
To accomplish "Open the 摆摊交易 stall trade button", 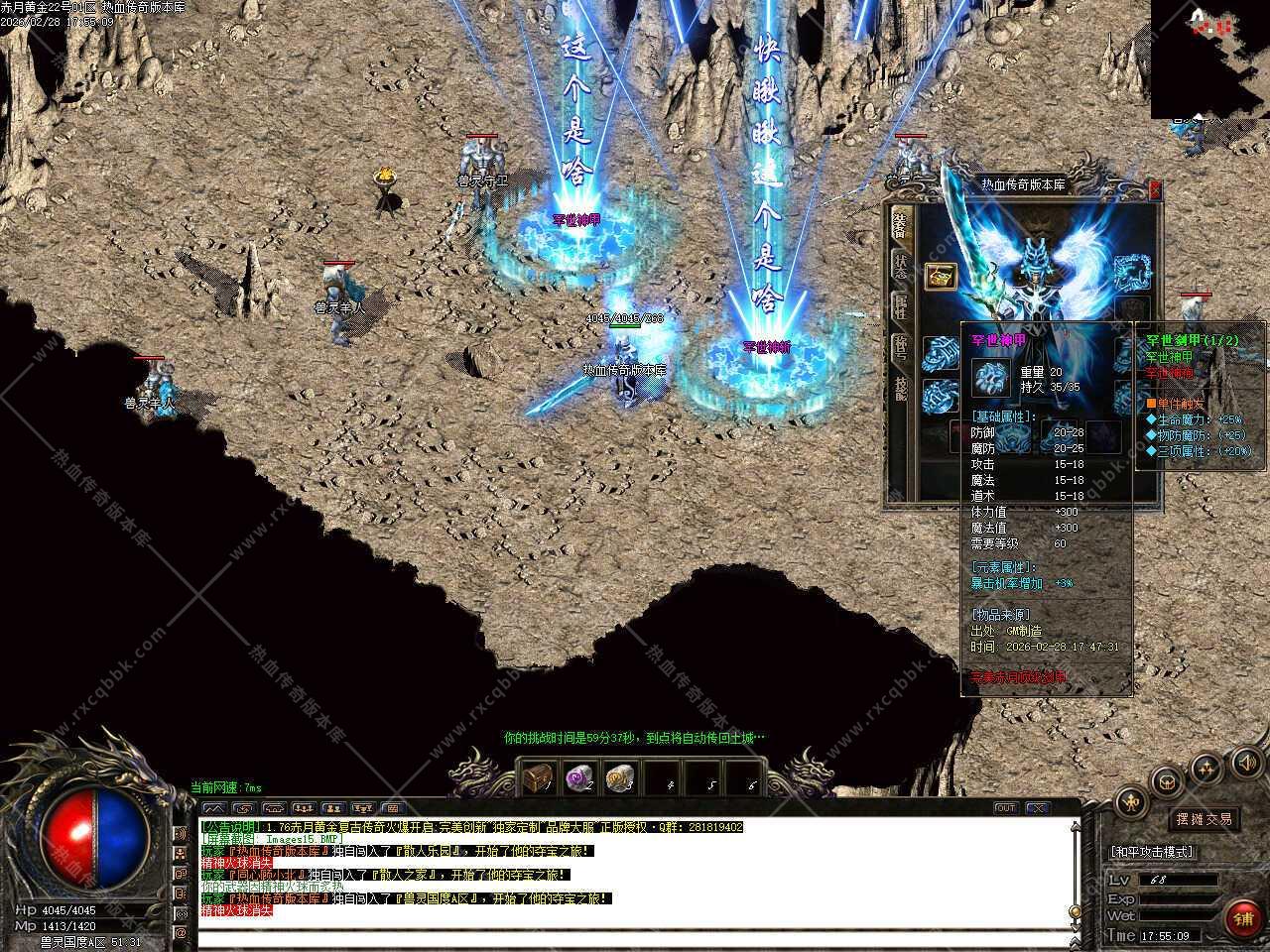I will pos(1205,819).
